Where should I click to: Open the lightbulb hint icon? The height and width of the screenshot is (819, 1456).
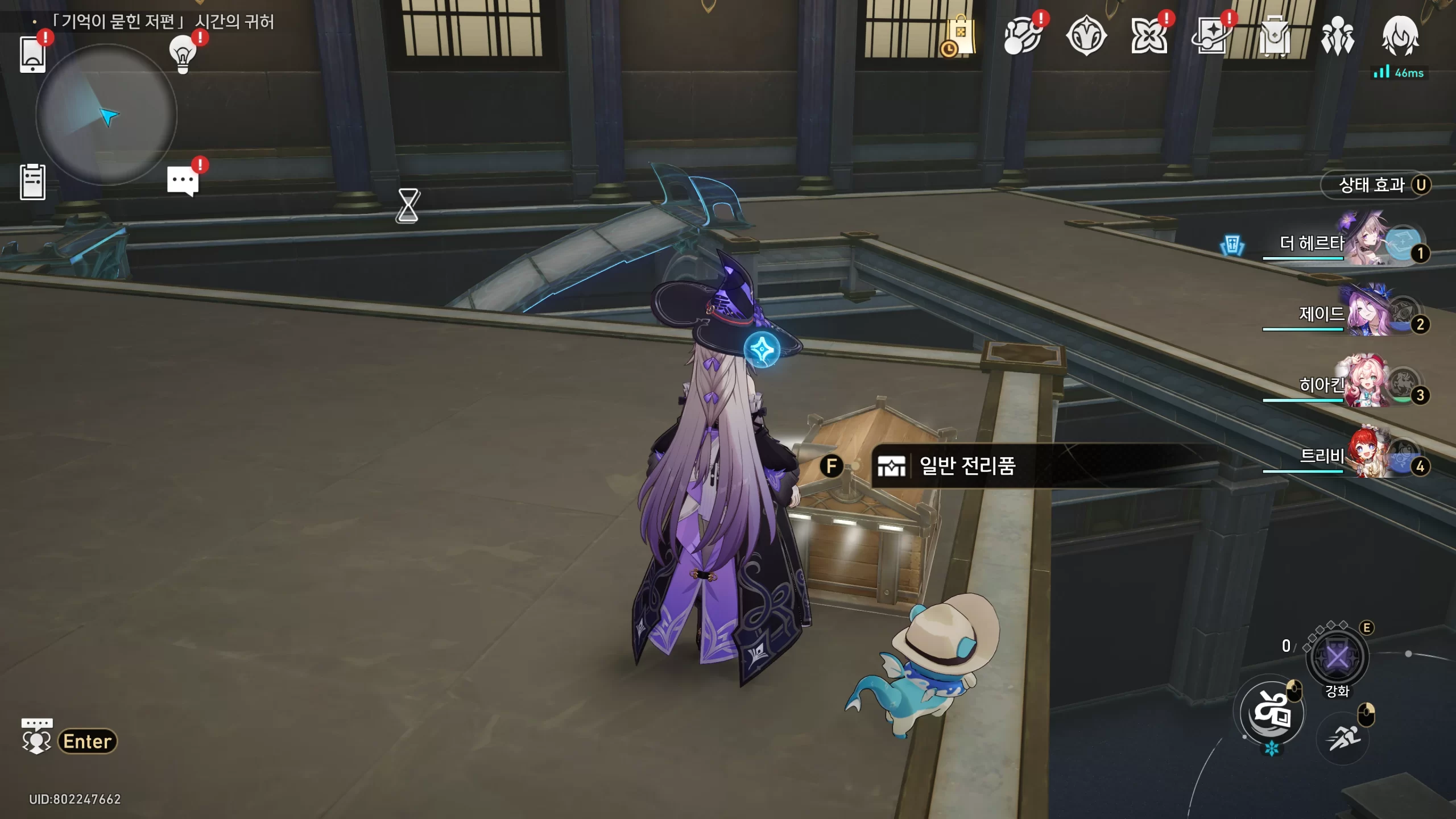pyautogui.click(x=183, y=54)
